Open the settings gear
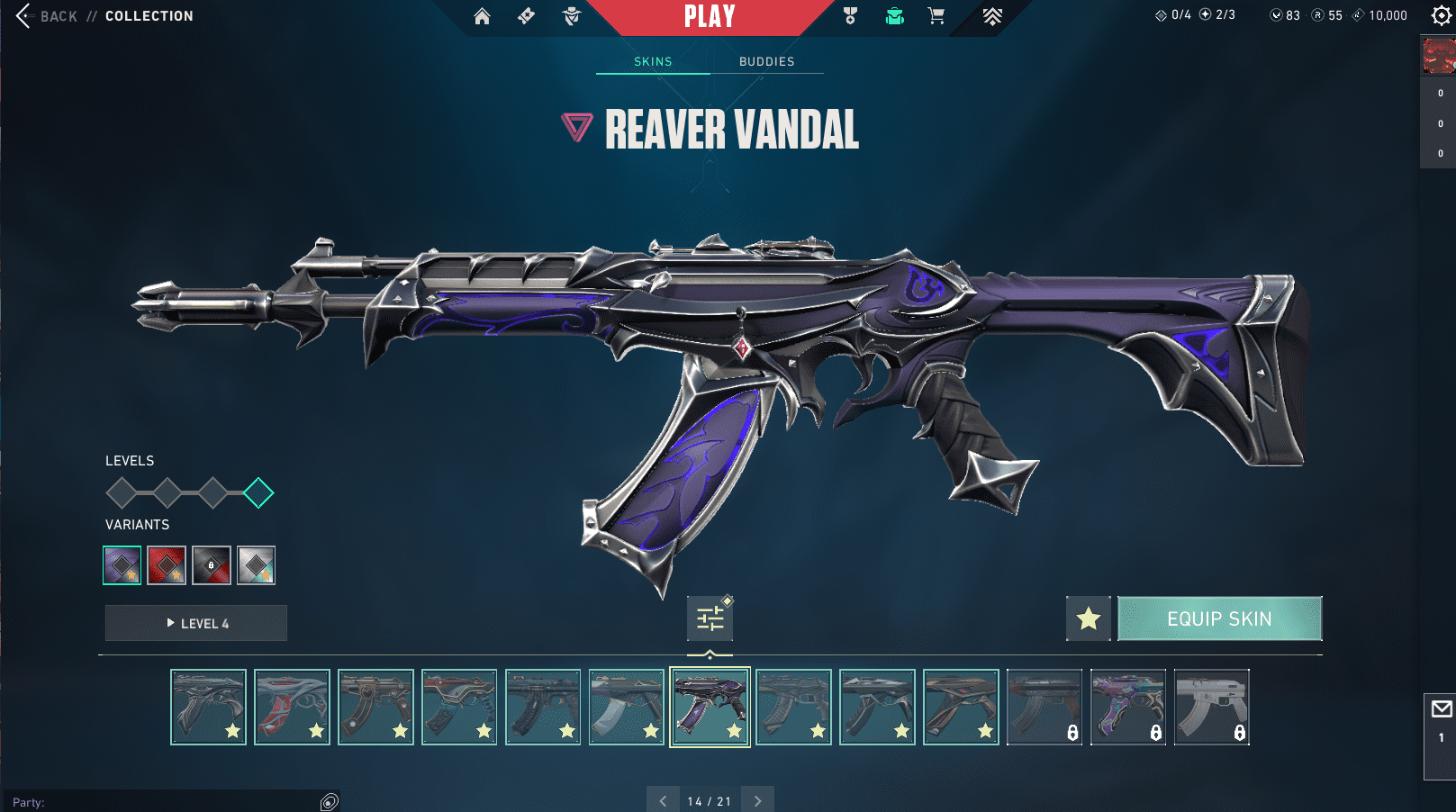Viewport: 1456px width, 812px height. click(1441, 15)
